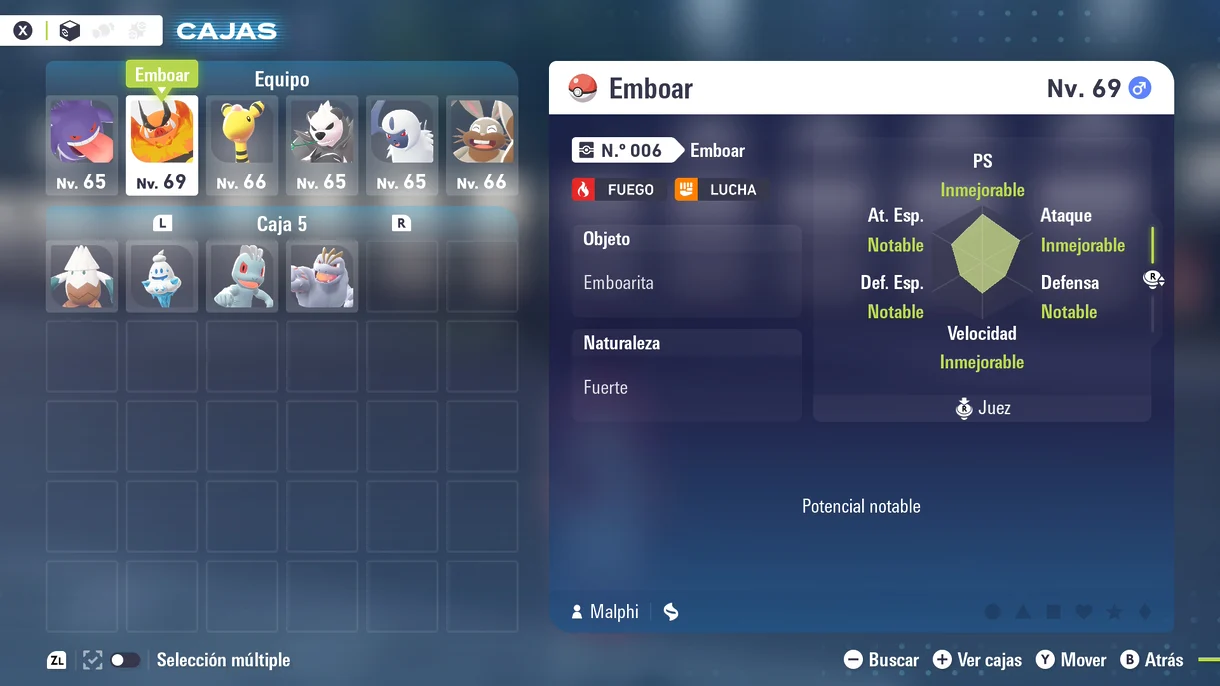Select Snover in Caja 5

82,275
